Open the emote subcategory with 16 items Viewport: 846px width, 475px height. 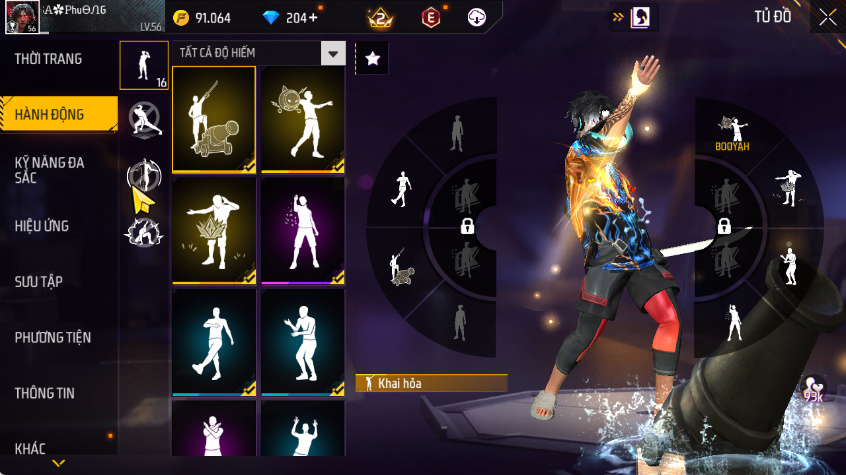click(x=144, y=65)
